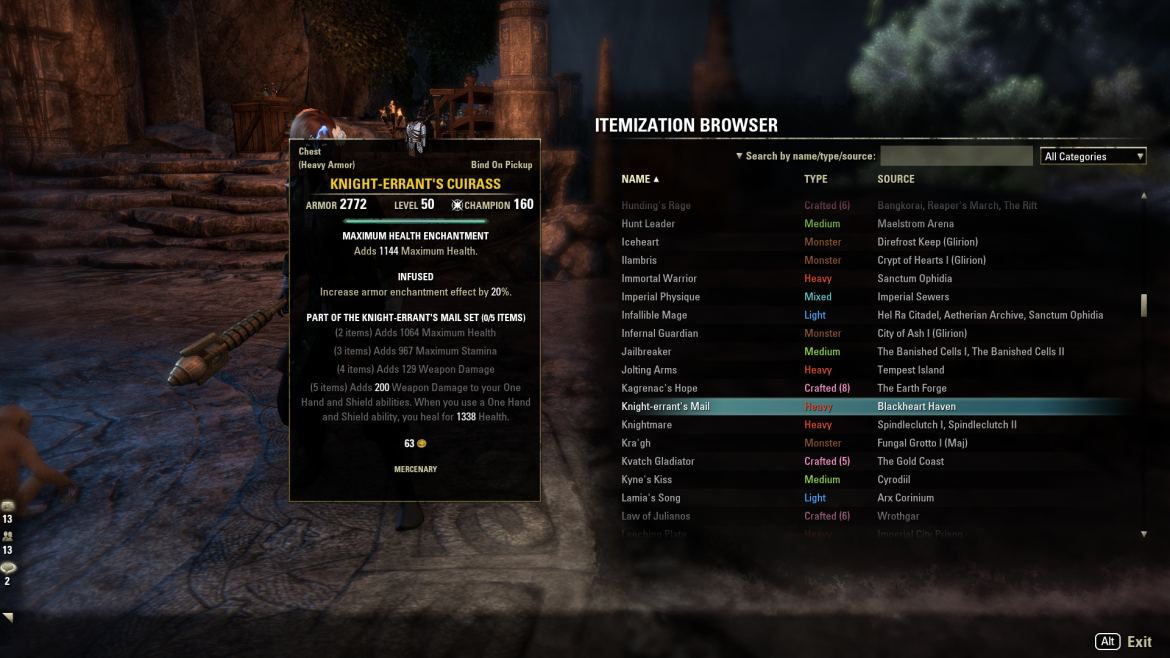This screenshot has width=1170, height=658.
Task: Select the Hunt Leader set row
Action: click(648, 224)
